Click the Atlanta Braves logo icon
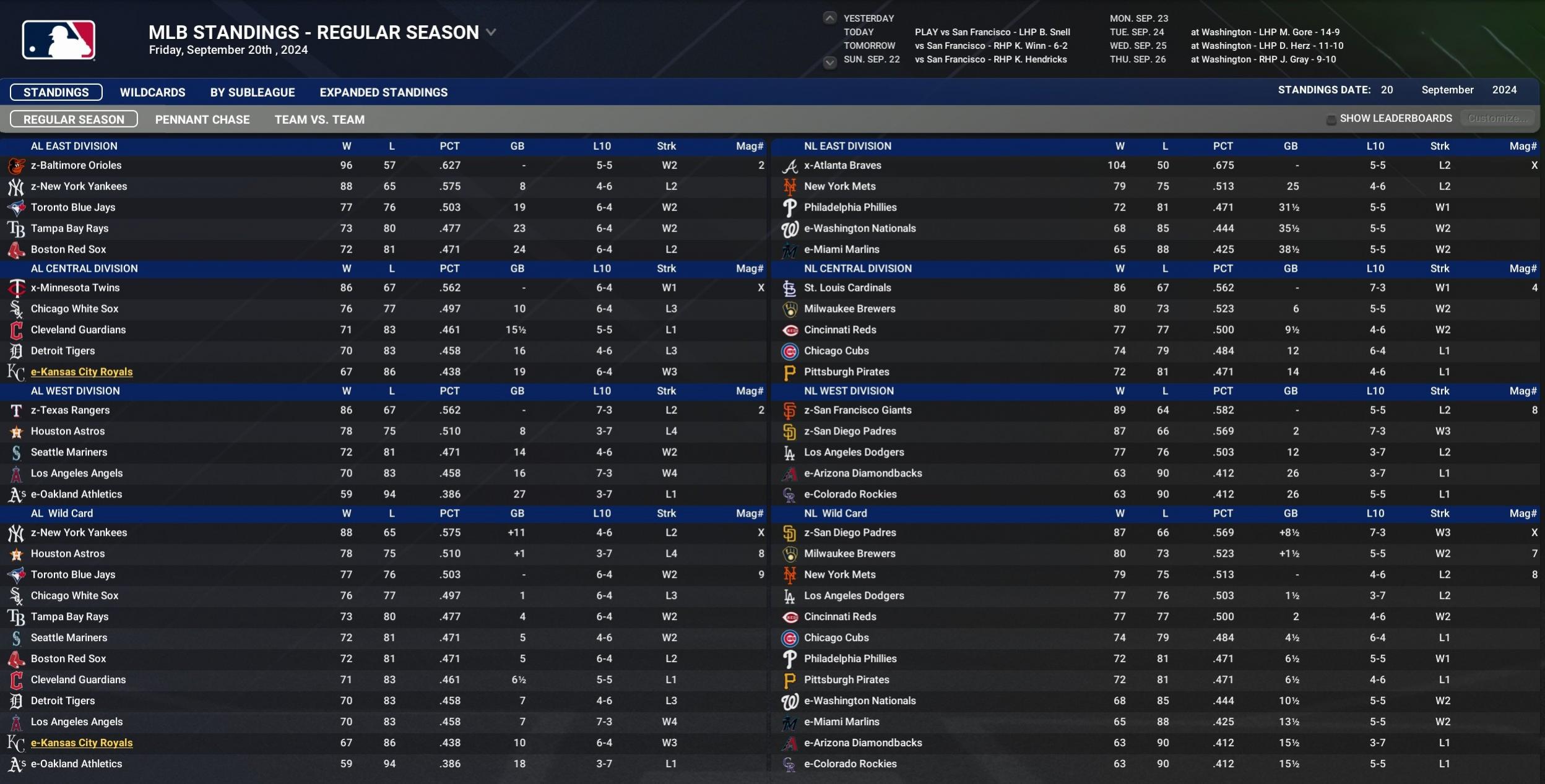Image resolution: width=1545 pixels, height=784 pixels. pos(790,165)
